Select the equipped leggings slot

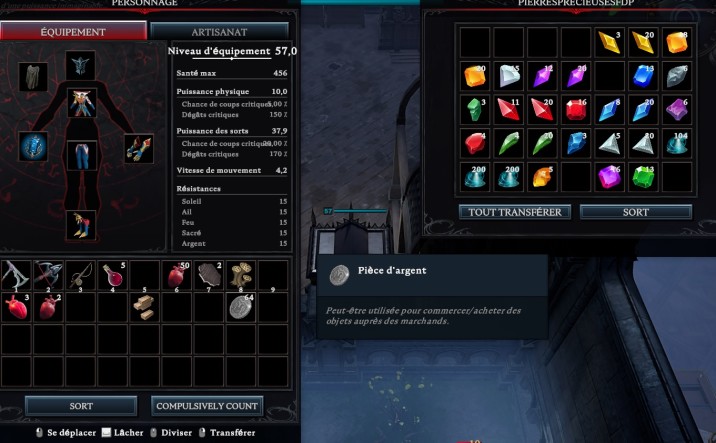[x=80, y=155]
